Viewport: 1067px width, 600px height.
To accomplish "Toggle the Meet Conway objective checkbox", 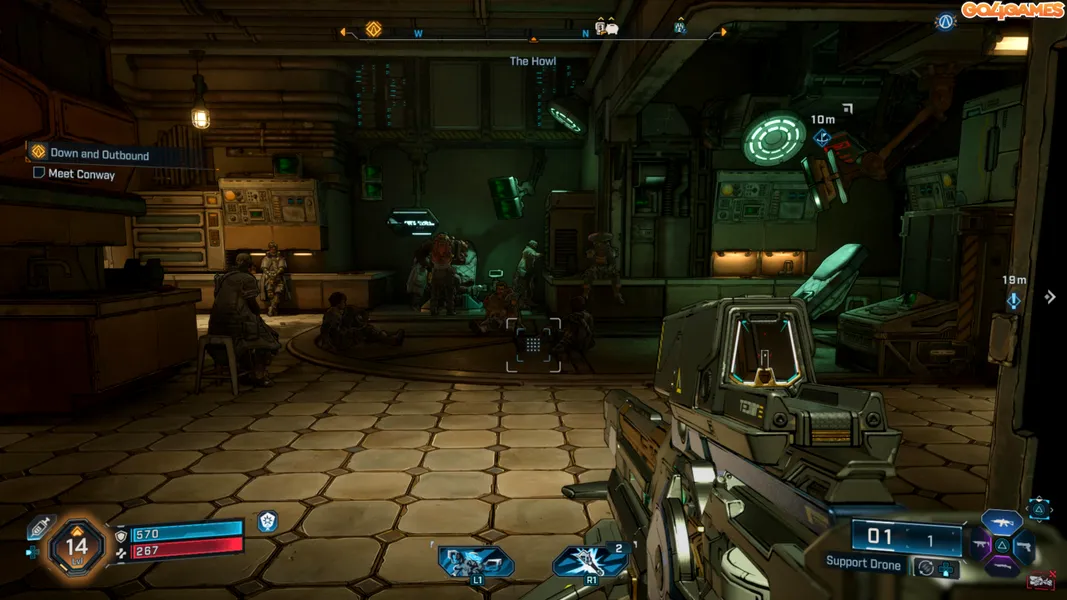I will pos(39,173).
